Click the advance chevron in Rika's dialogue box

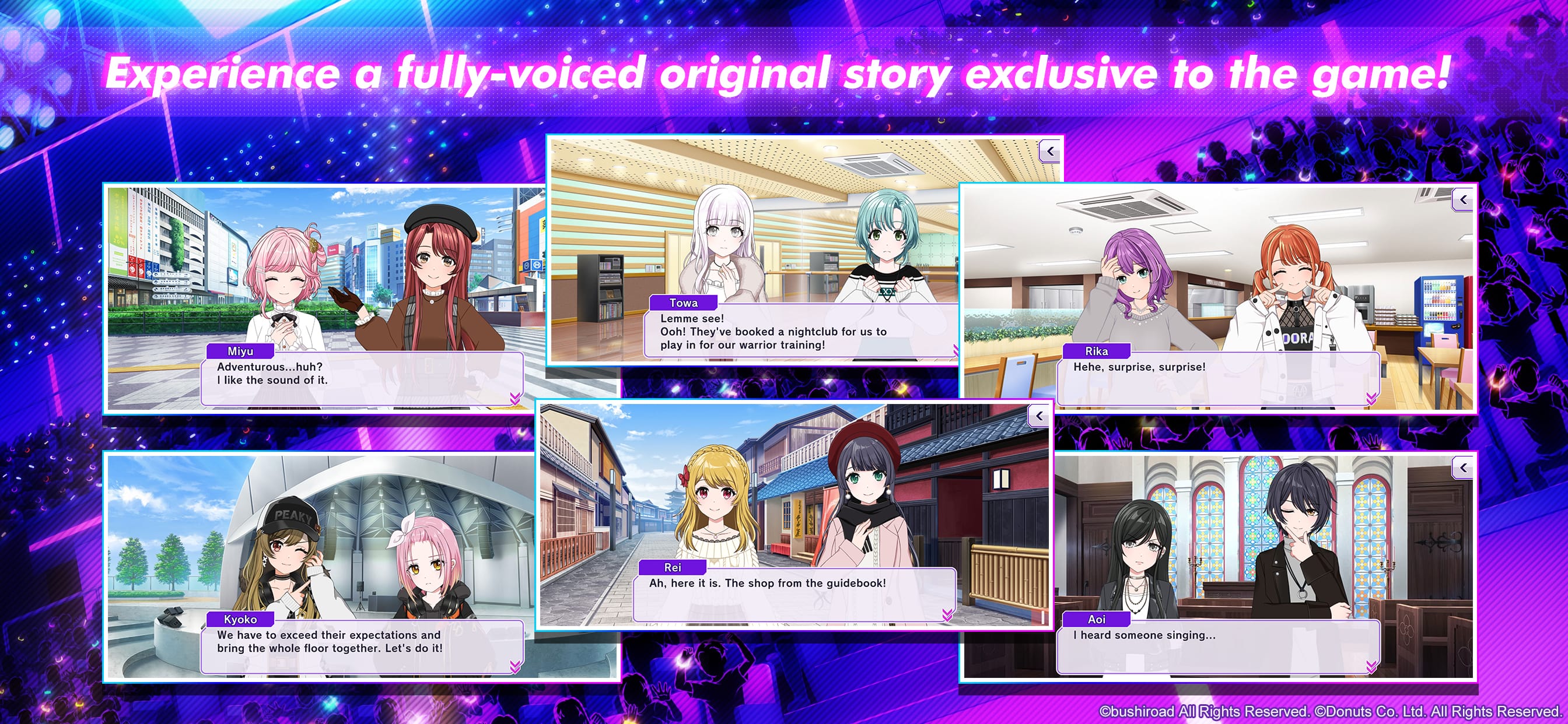point(1371,399)
